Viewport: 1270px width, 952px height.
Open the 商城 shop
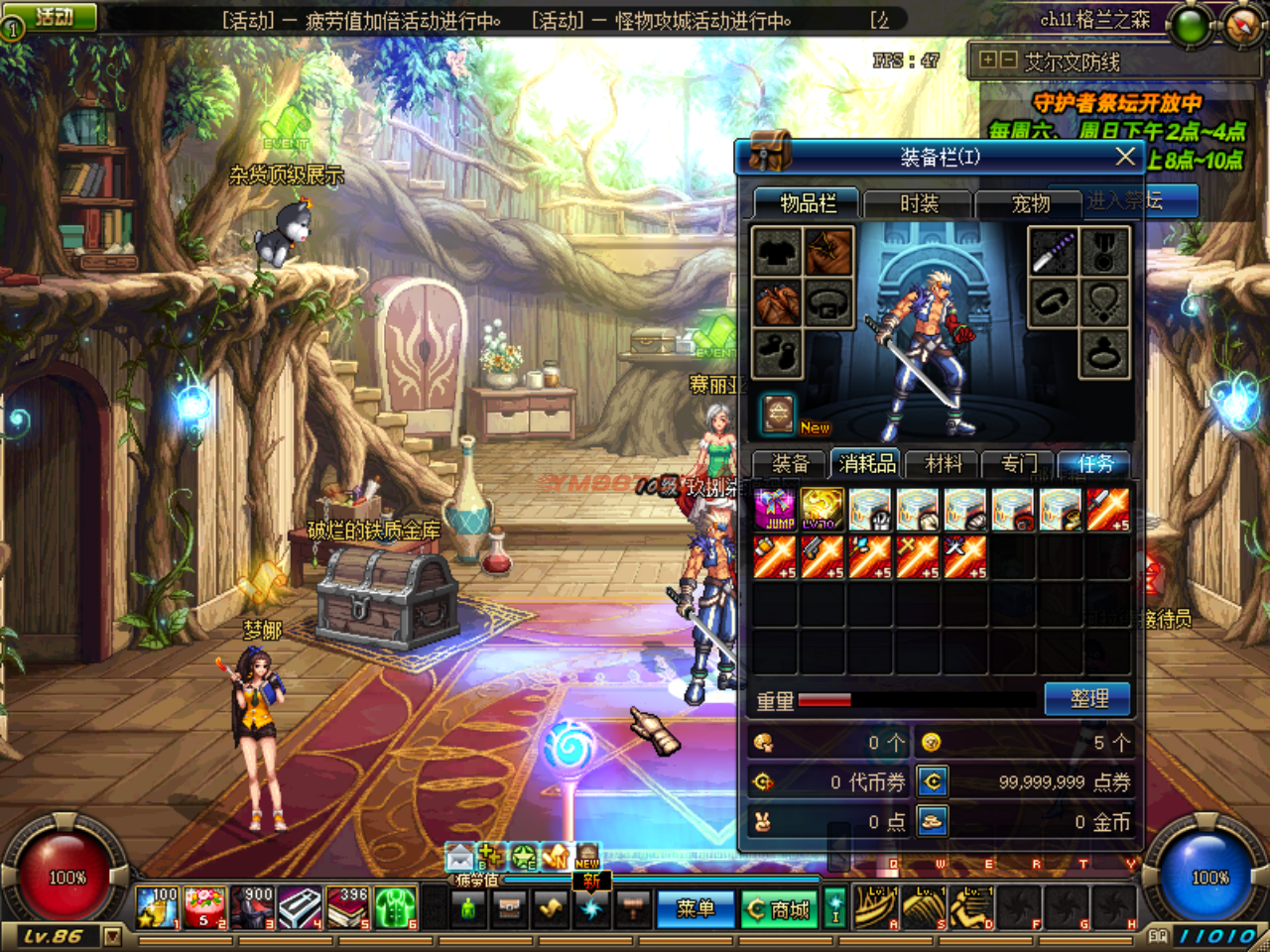tap(780, 908)
